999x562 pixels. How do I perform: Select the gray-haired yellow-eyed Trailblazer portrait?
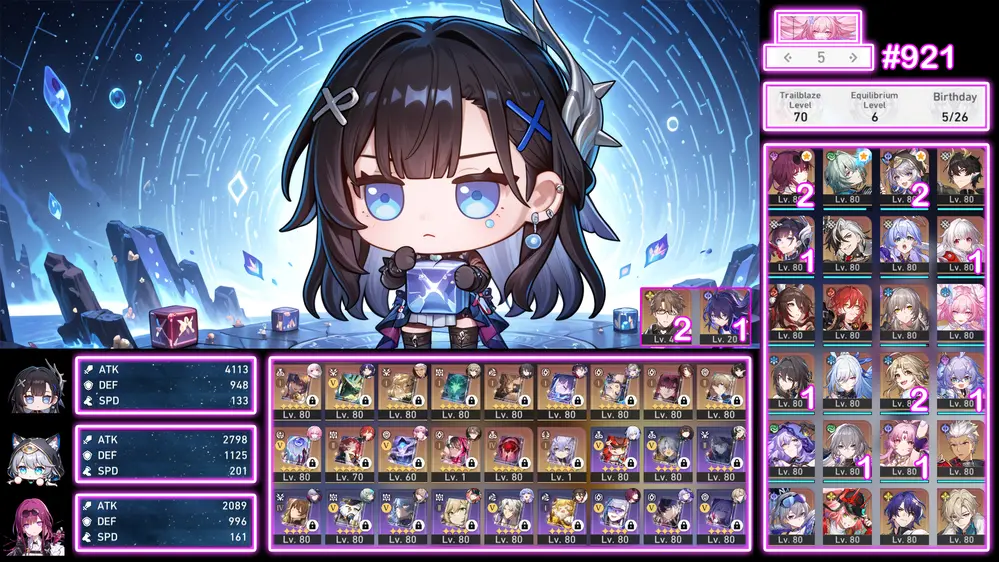pyautogui.click(x=904, y=310)
